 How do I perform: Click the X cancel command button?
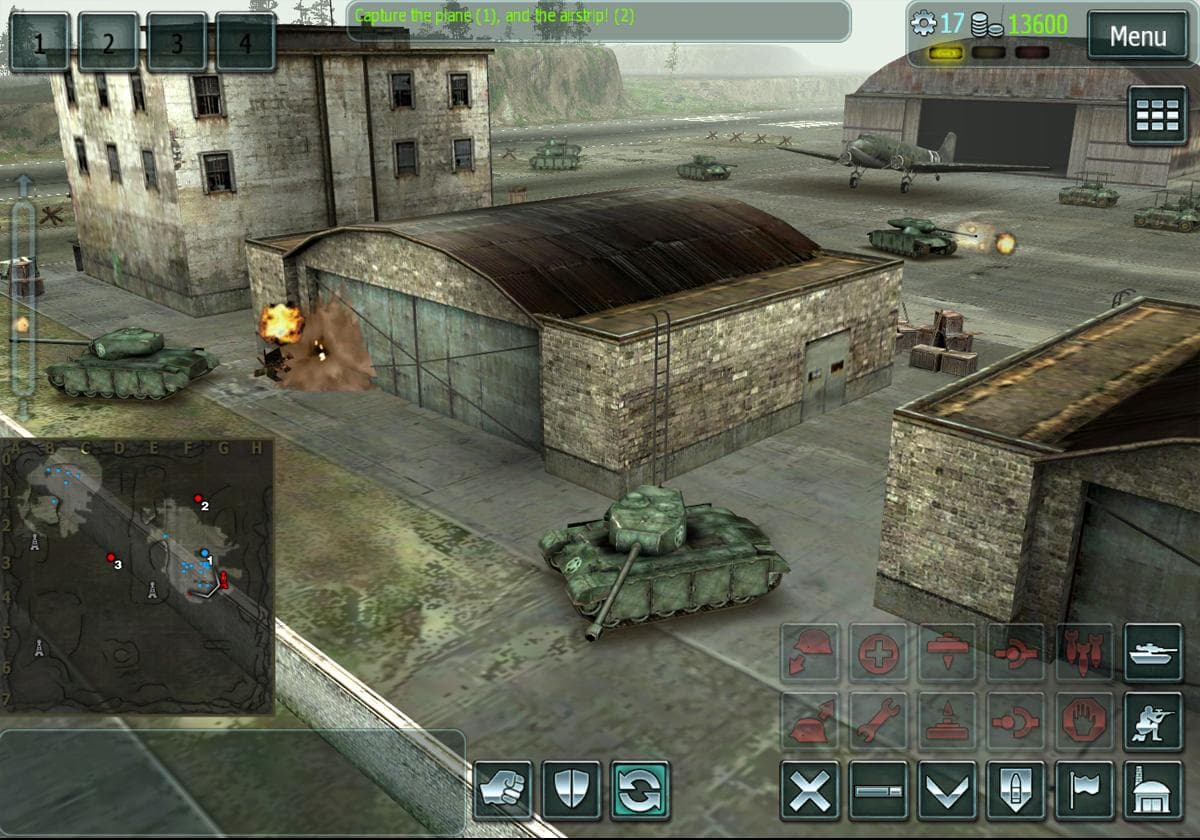[x=810, y=790]
